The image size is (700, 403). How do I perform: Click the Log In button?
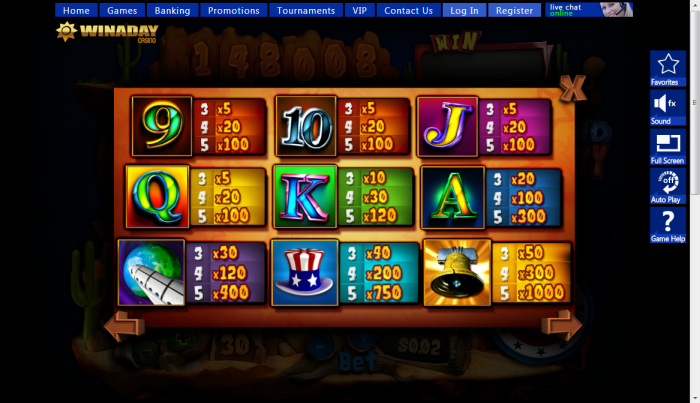[464, 11]
